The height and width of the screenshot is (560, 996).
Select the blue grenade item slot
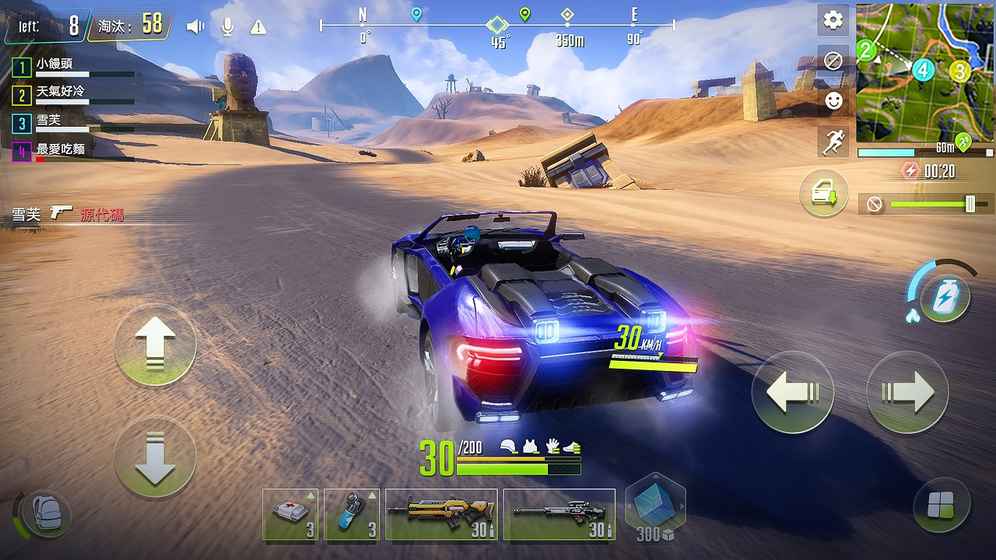click(x=352, y=515)
